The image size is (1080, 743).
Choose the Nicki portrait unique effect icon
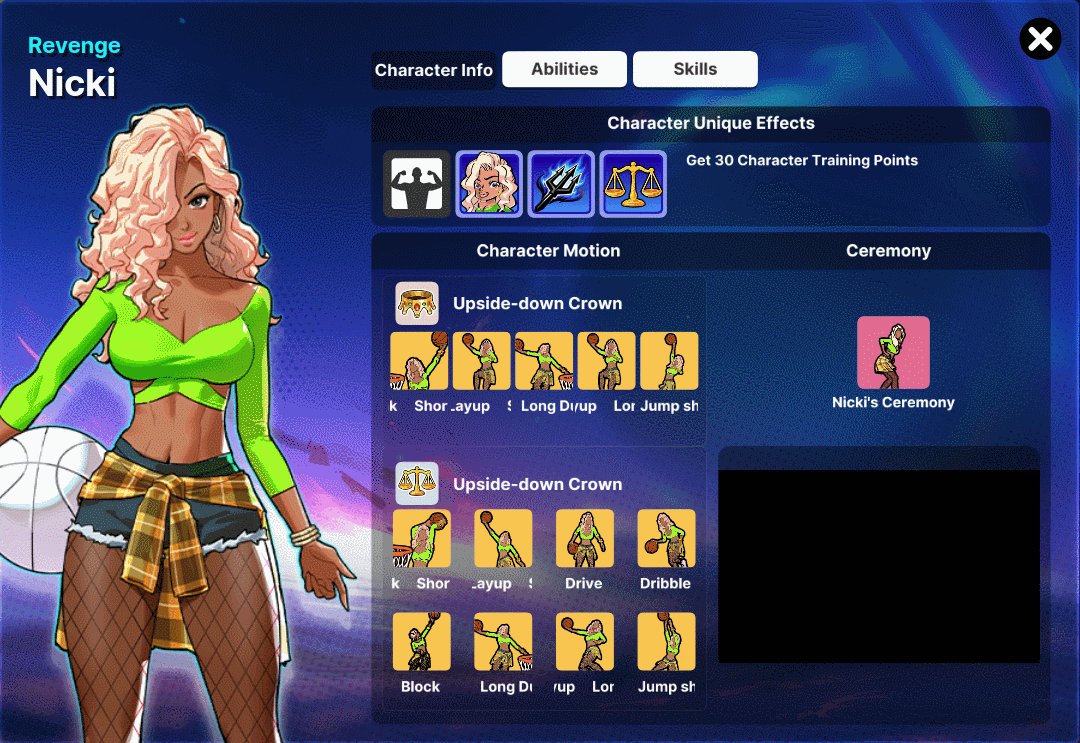pyautogui.click(x=489, y=184)
